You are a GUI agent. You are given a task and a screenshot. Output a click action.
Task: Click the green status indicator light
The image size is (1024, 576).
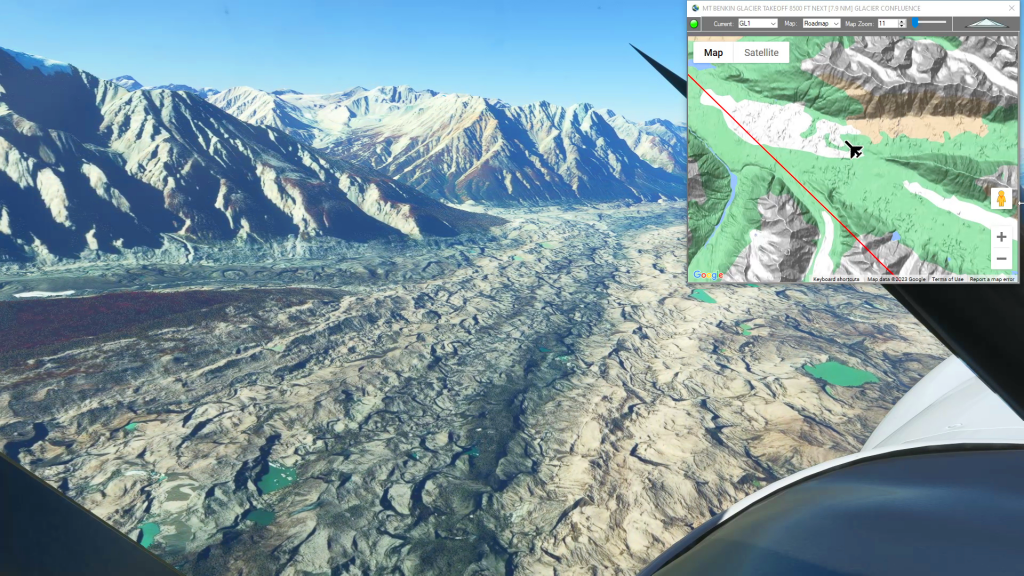694,23
